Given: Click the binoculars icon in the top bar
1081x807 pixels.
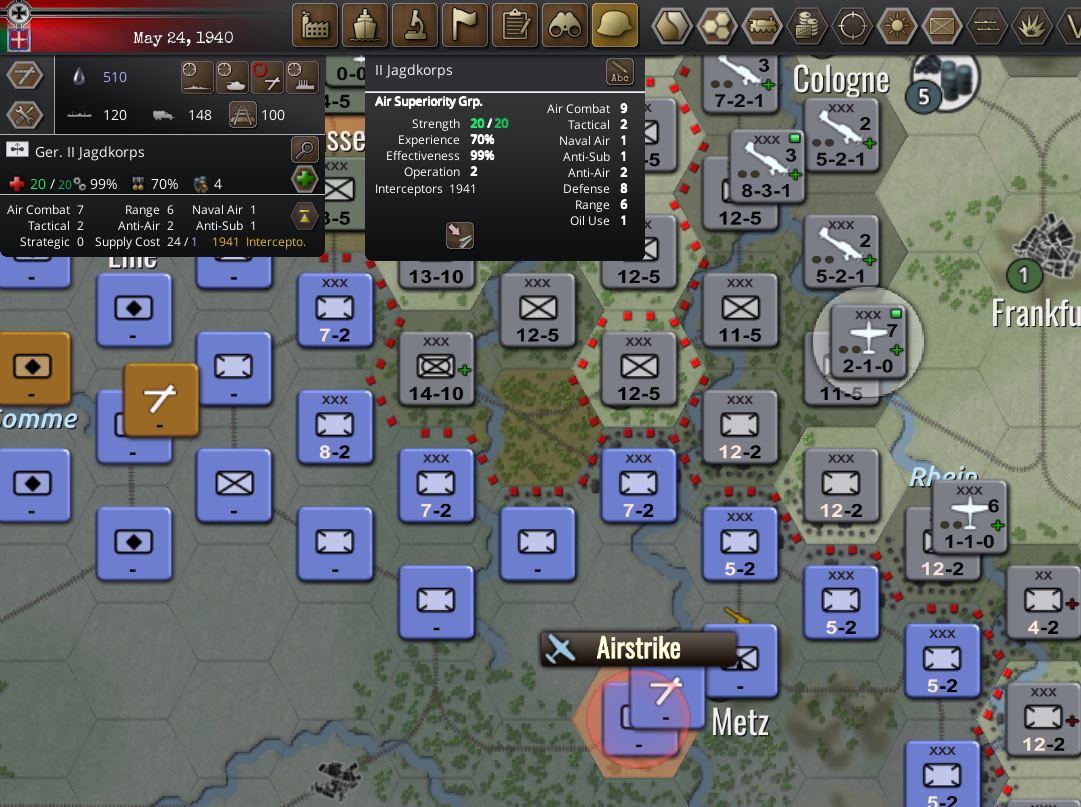Looking at the screenshot, I should tap(565, 25).
